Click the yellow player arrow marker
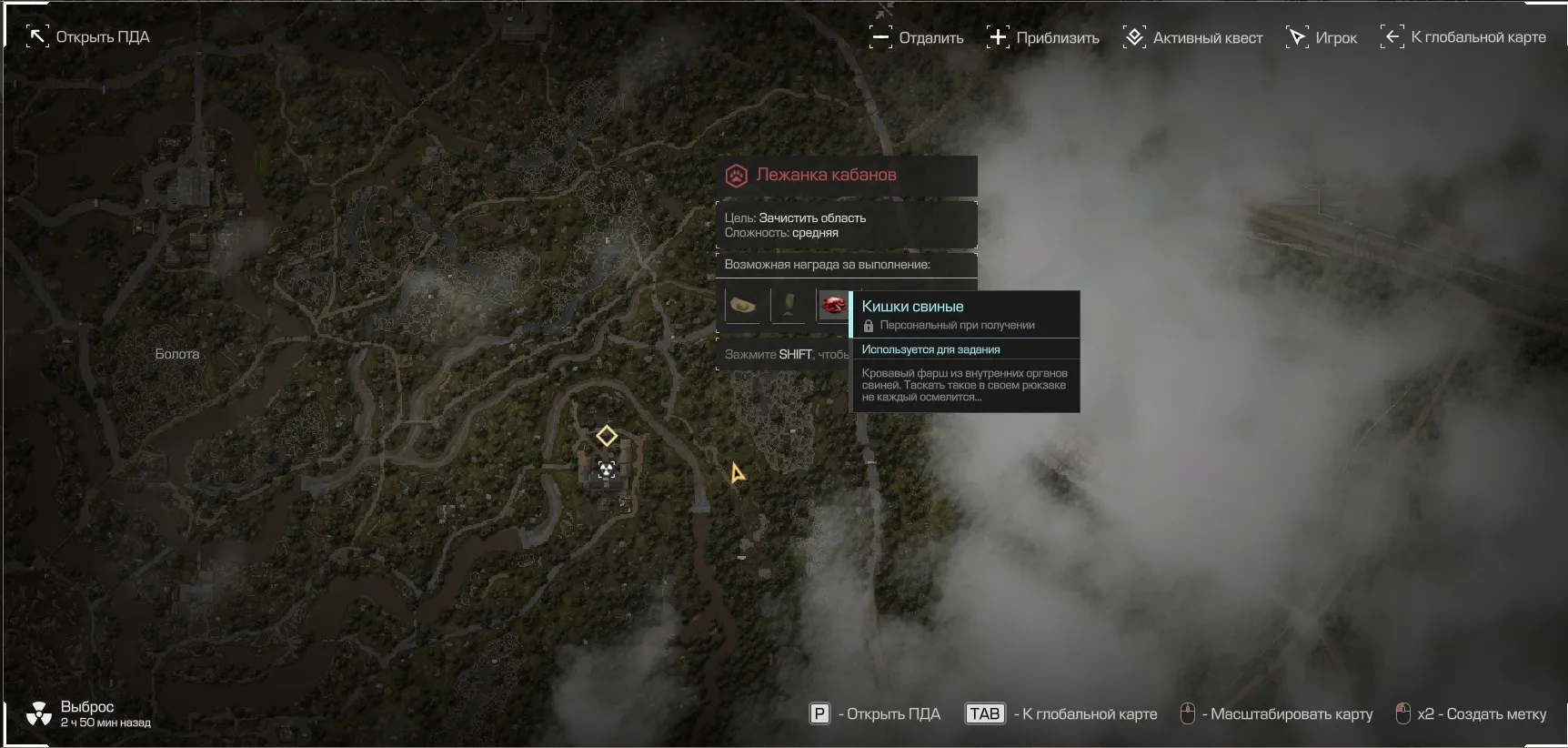1568x748 pixels. coord(737,473)
